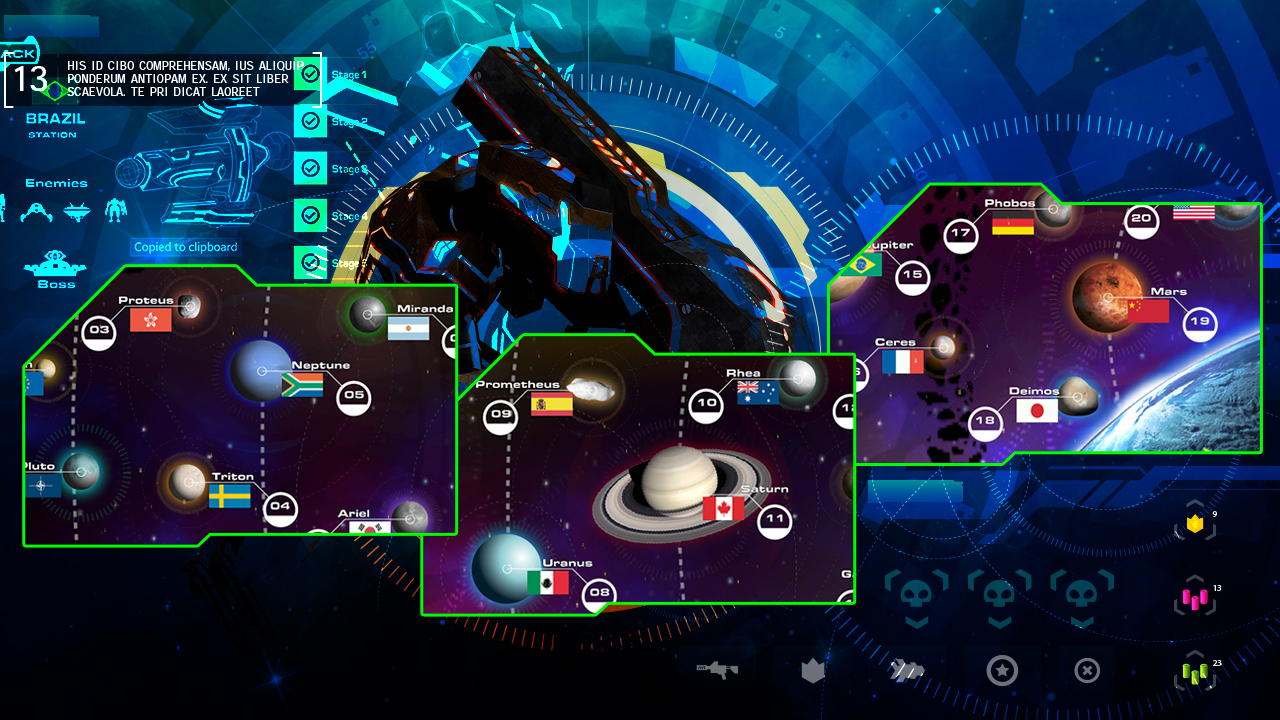
Task: Click the gold crown medal icon
Action: coord(1194,521)
